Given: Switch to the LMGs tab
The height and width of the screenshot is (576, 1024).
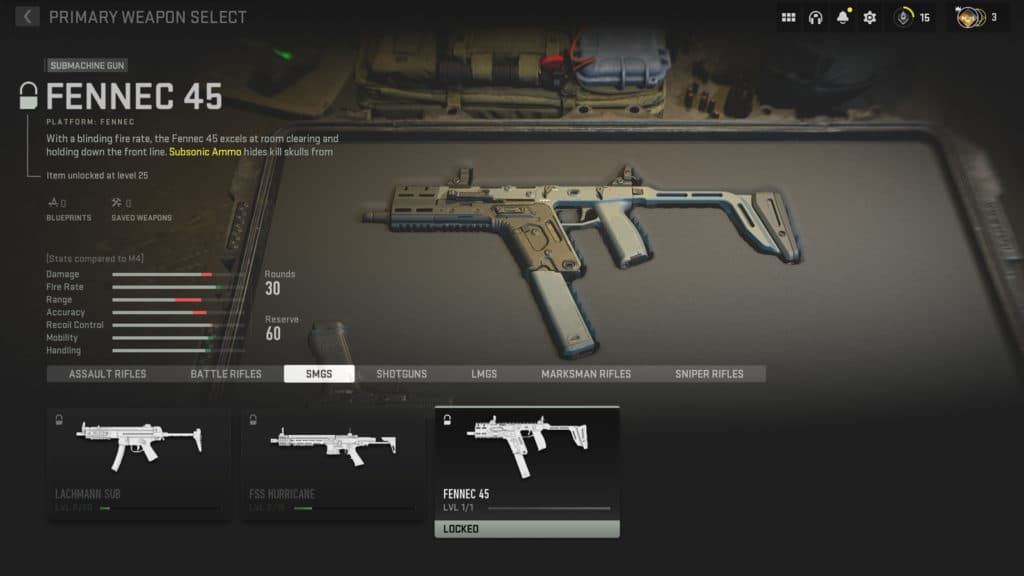Looking at the screenshot, I should click(x=484, y=374).
